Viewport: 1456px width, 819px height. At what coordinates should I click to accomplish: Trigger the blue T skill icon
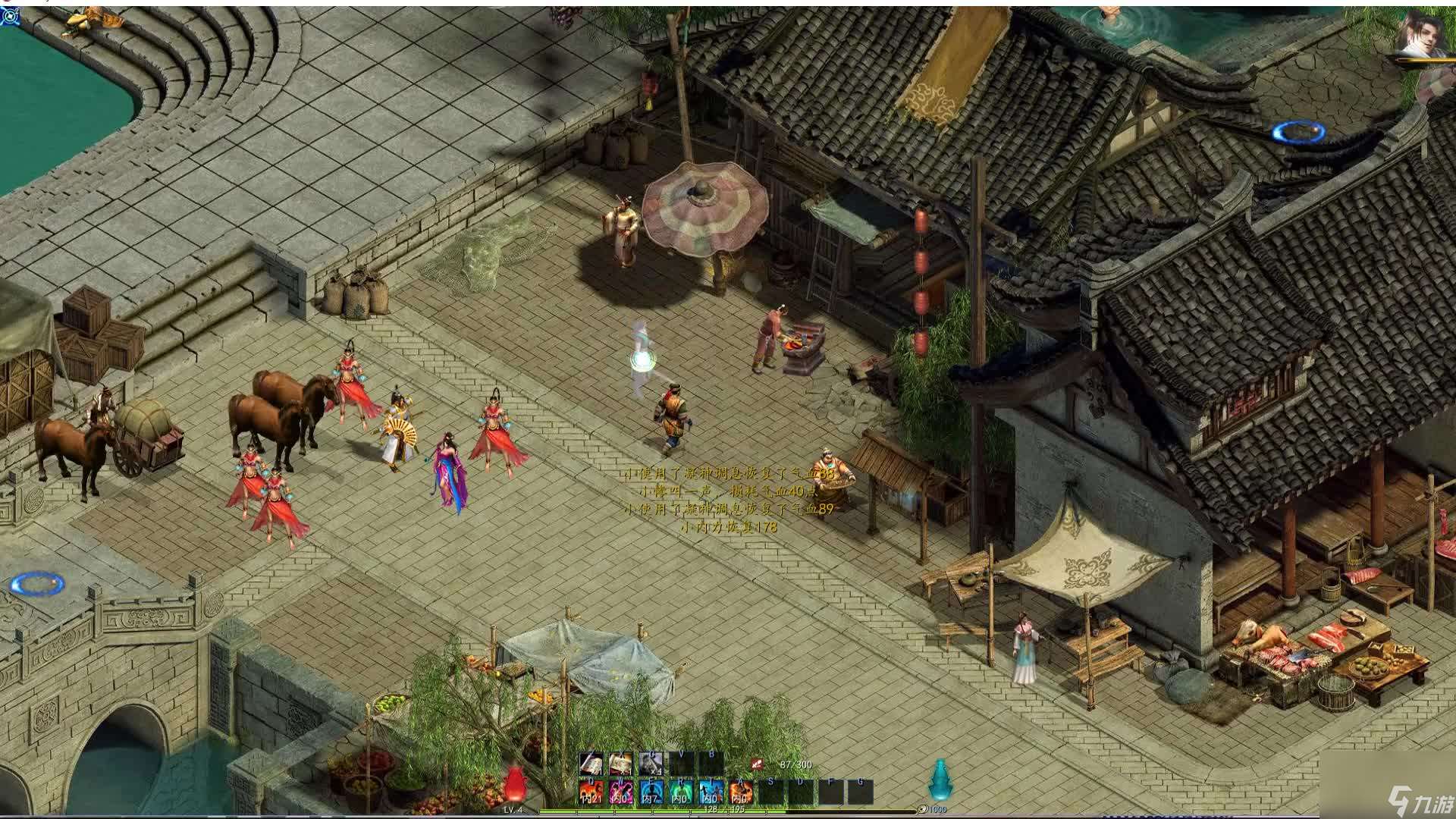(710, 790)
